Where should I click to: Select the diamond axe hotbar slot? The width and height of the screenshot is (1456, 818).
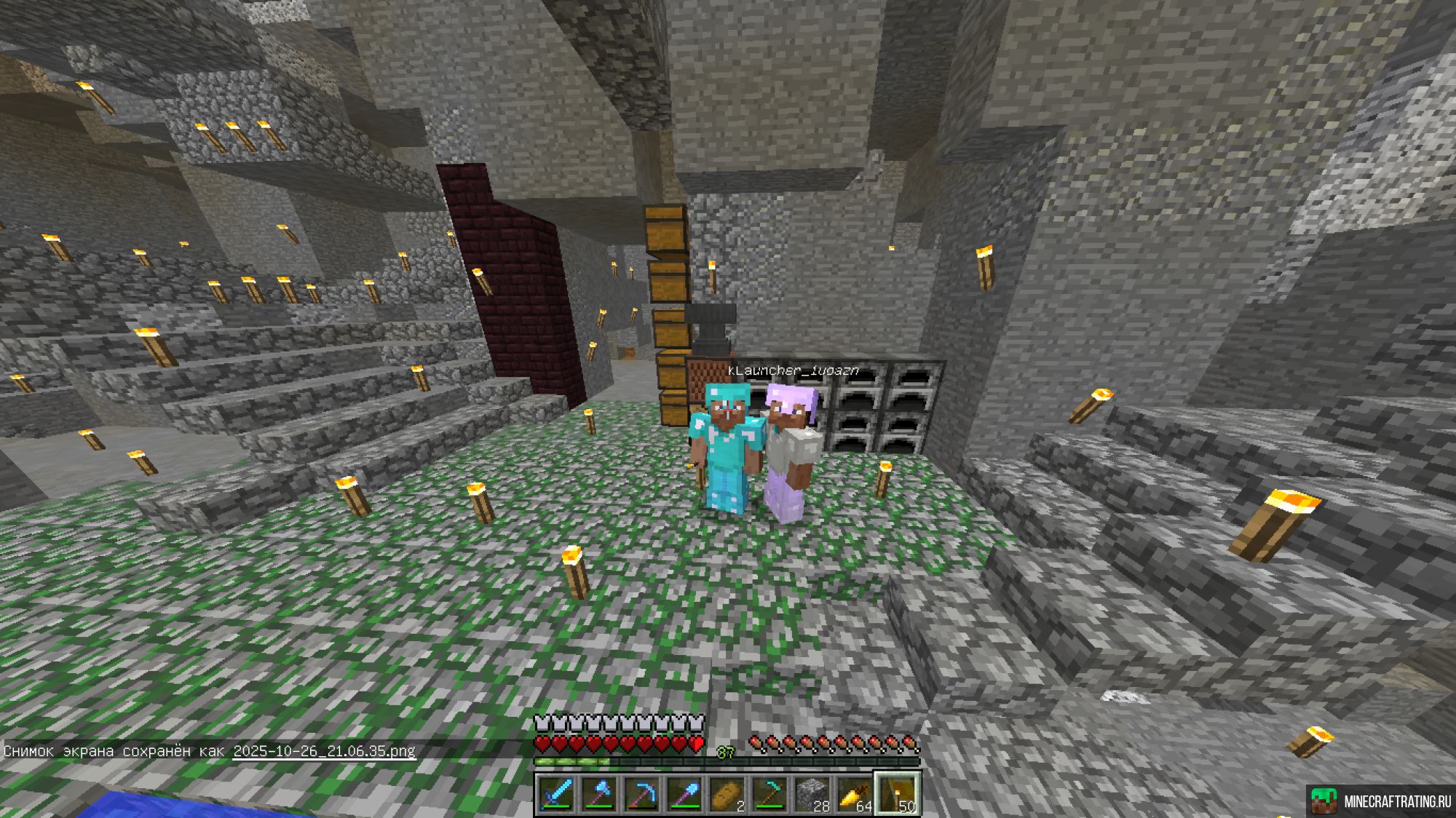pyautogui.click(x=599, y=794)
